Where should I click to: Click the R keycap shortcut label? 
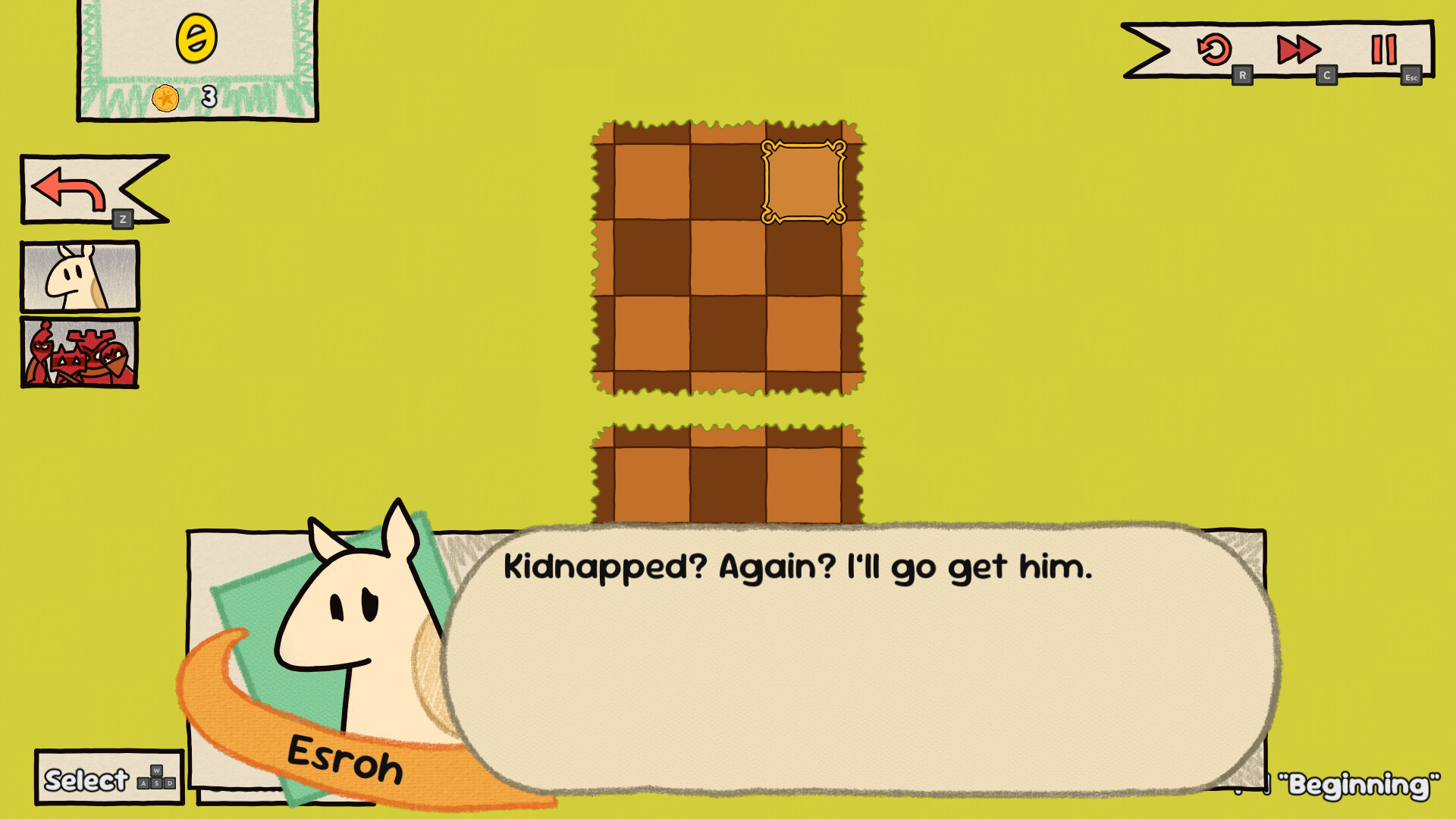[1243, 76]
